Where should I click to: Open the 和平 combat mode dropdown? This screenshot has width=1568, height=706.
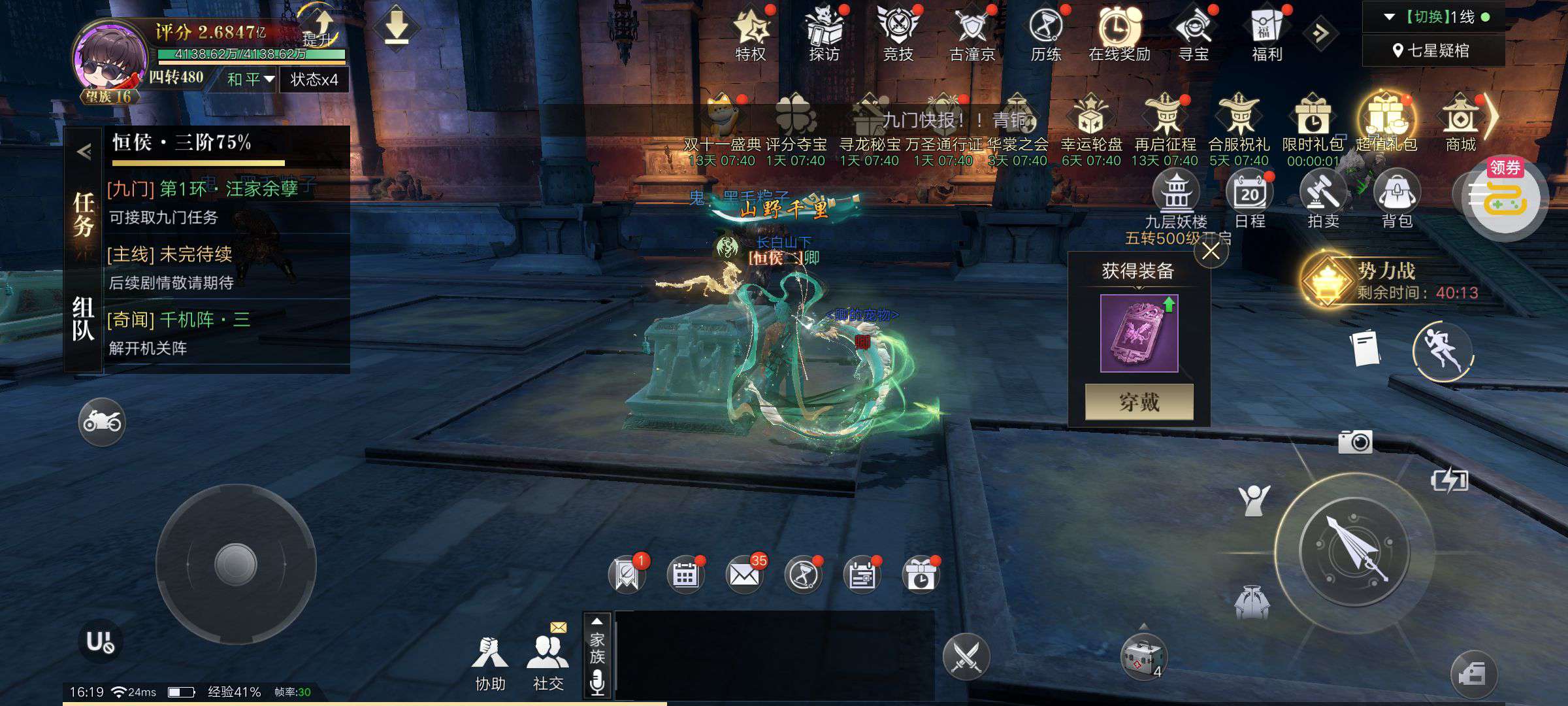(x=250, y=80)
